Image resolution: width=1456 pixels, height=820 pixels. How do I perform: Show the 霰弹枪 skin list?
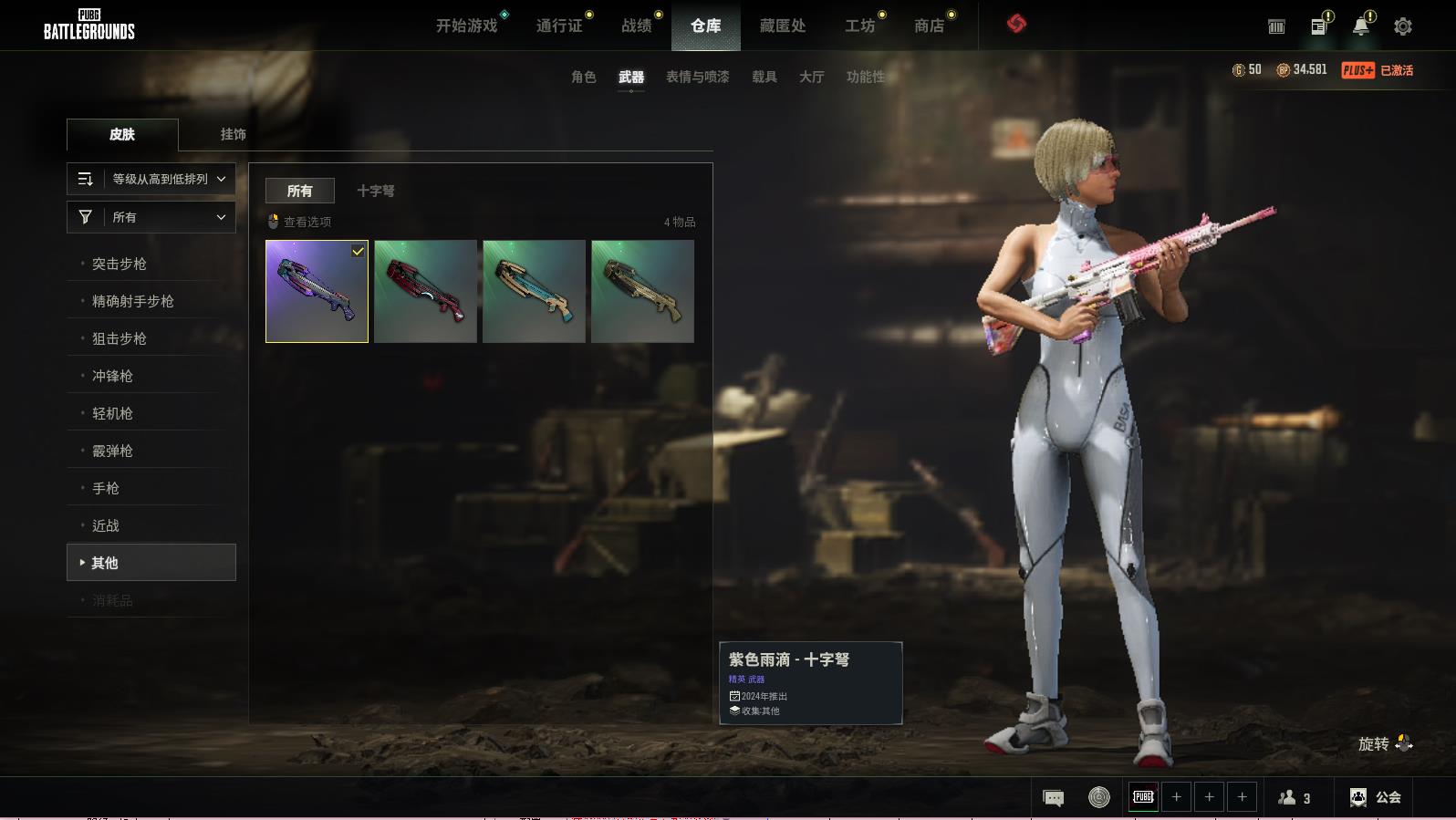(x=112, y=451)
